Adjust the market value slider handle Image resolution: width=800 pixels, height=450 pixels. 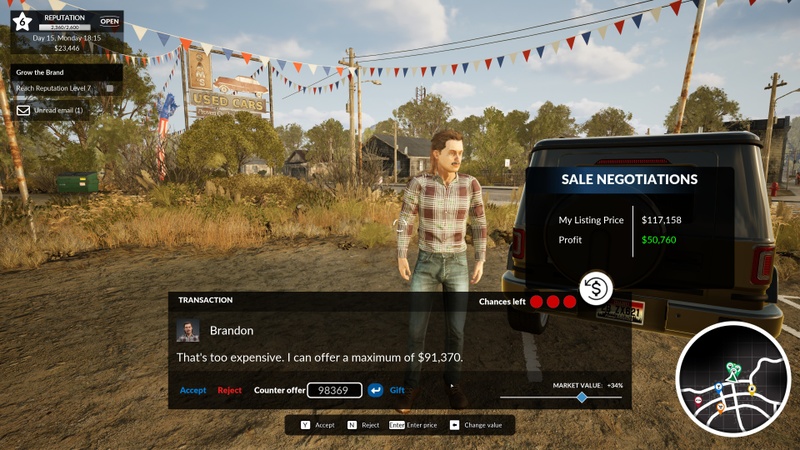[x=582, y=398]
